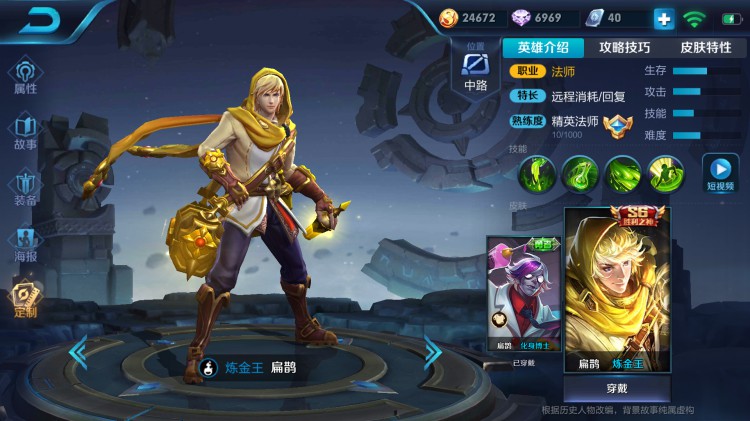Select the 炼金王 skin card
750x421 pixels.
pos(616,290)
